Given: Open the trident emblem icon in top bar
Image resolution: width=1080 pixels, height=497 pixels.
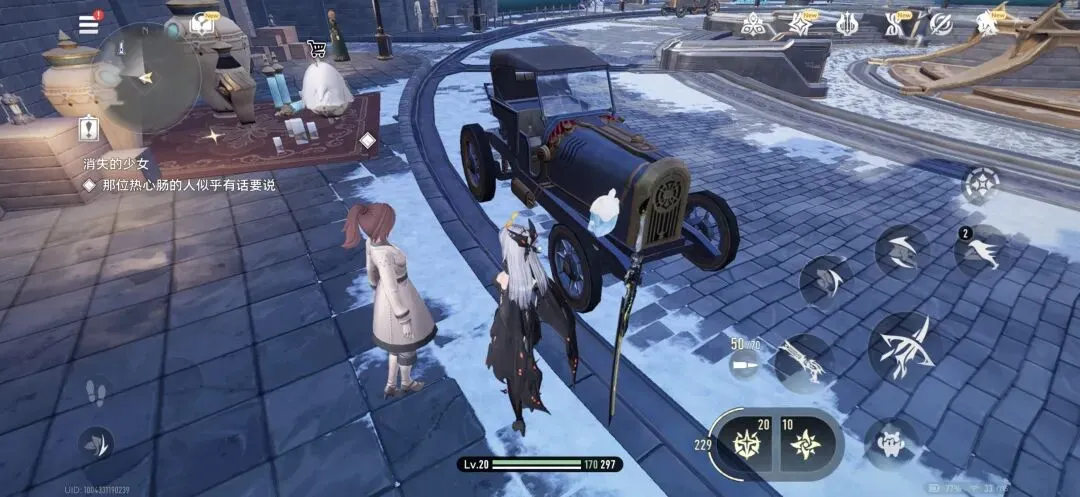Looking at the screenshot, I should pos(847,23).
